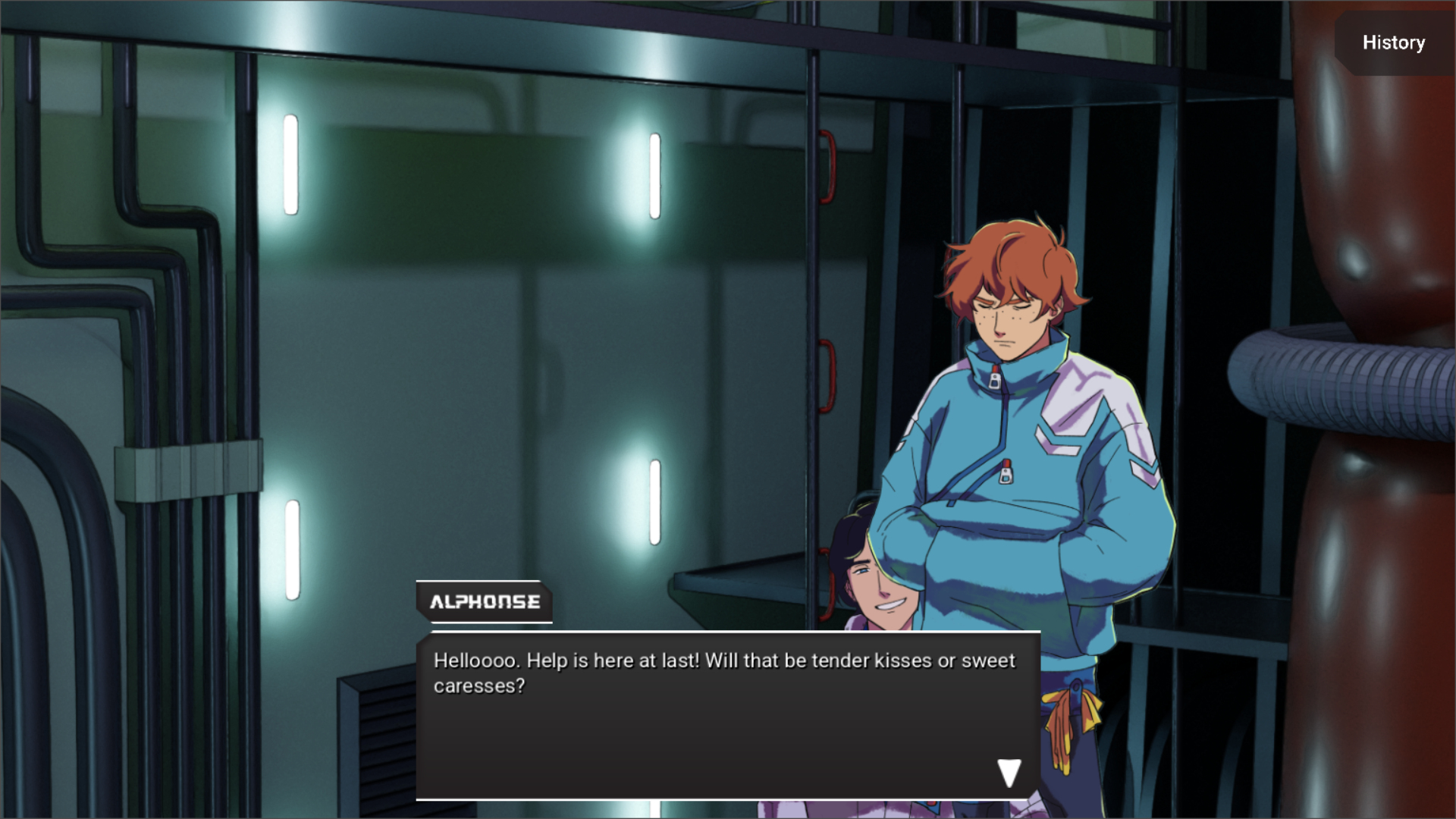Open the History log

pyautogui.click(x=1393, y=42)
